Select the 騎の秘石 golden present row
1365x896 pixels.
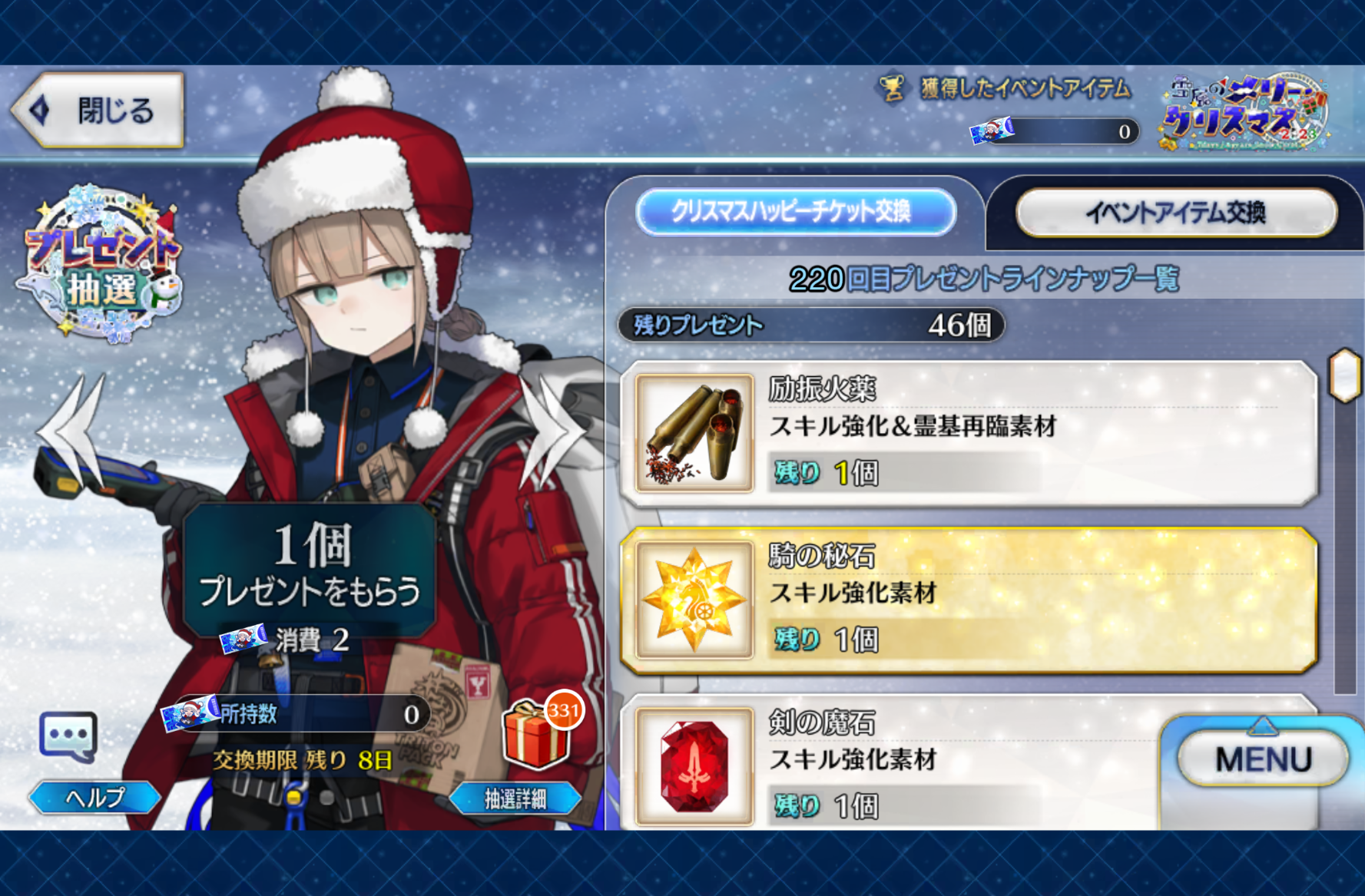click(969, 600)
